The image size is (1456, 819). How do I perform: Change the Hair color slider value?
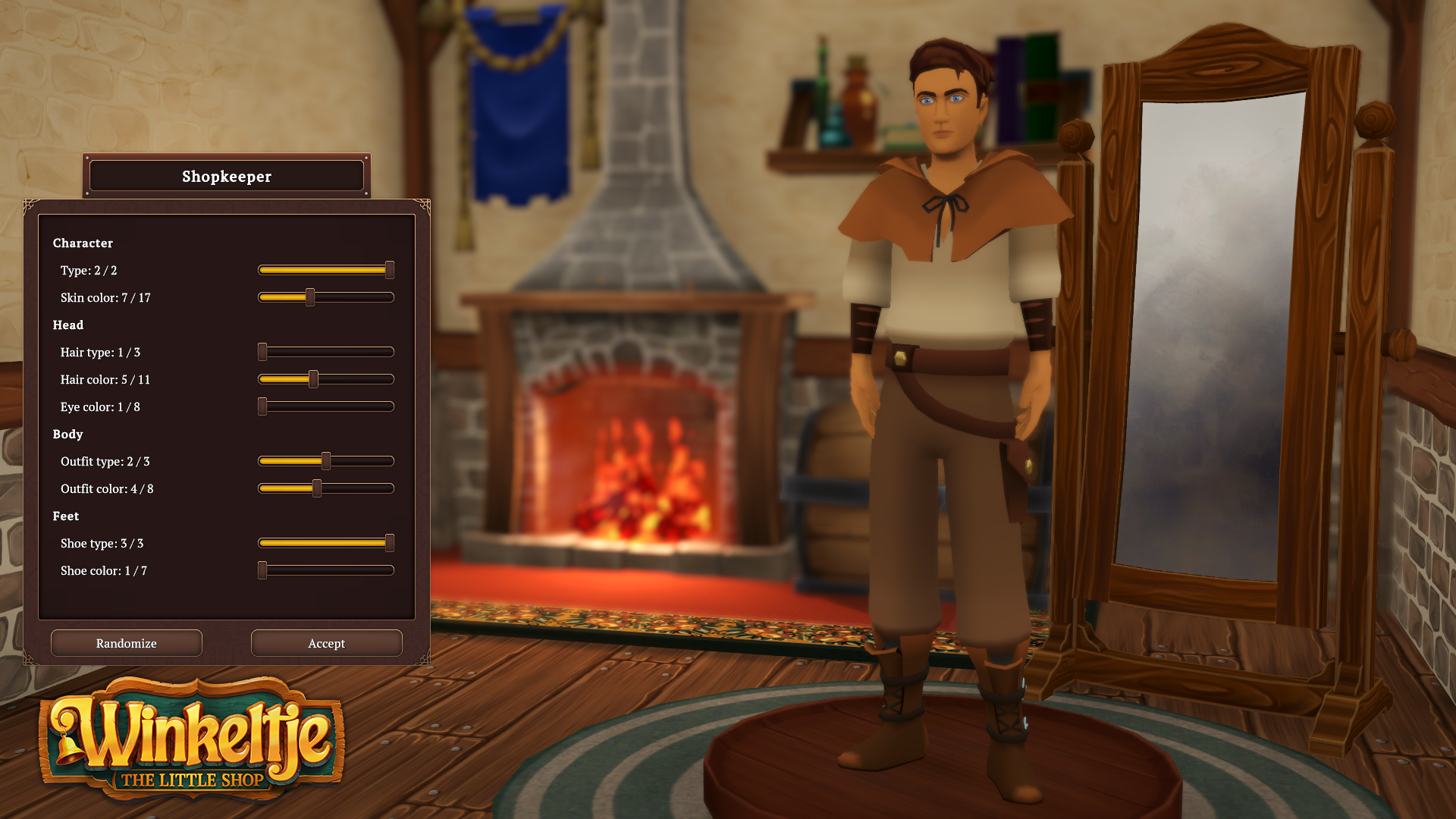313,379
